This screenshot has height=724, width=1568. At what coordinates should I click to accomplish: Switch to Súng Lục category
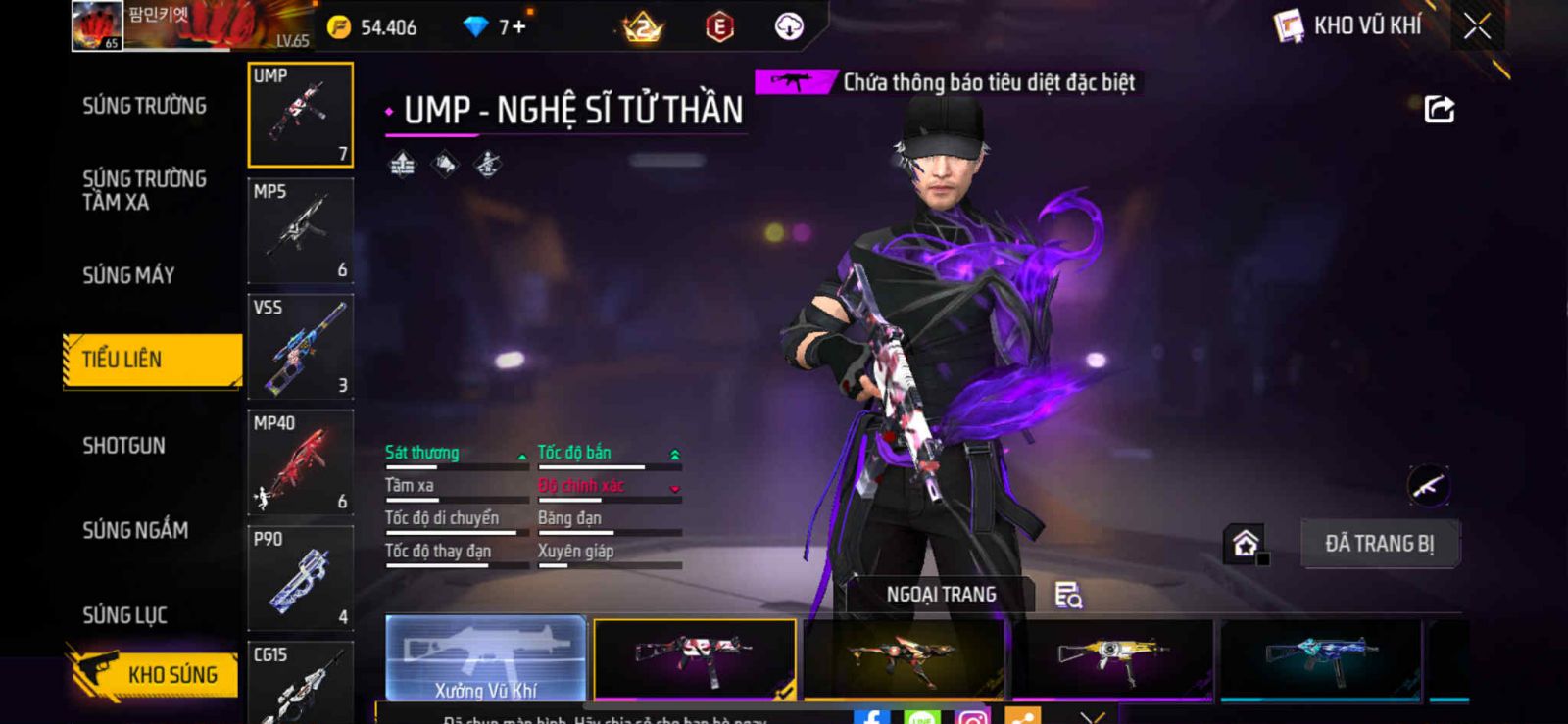tap(124, 615)
